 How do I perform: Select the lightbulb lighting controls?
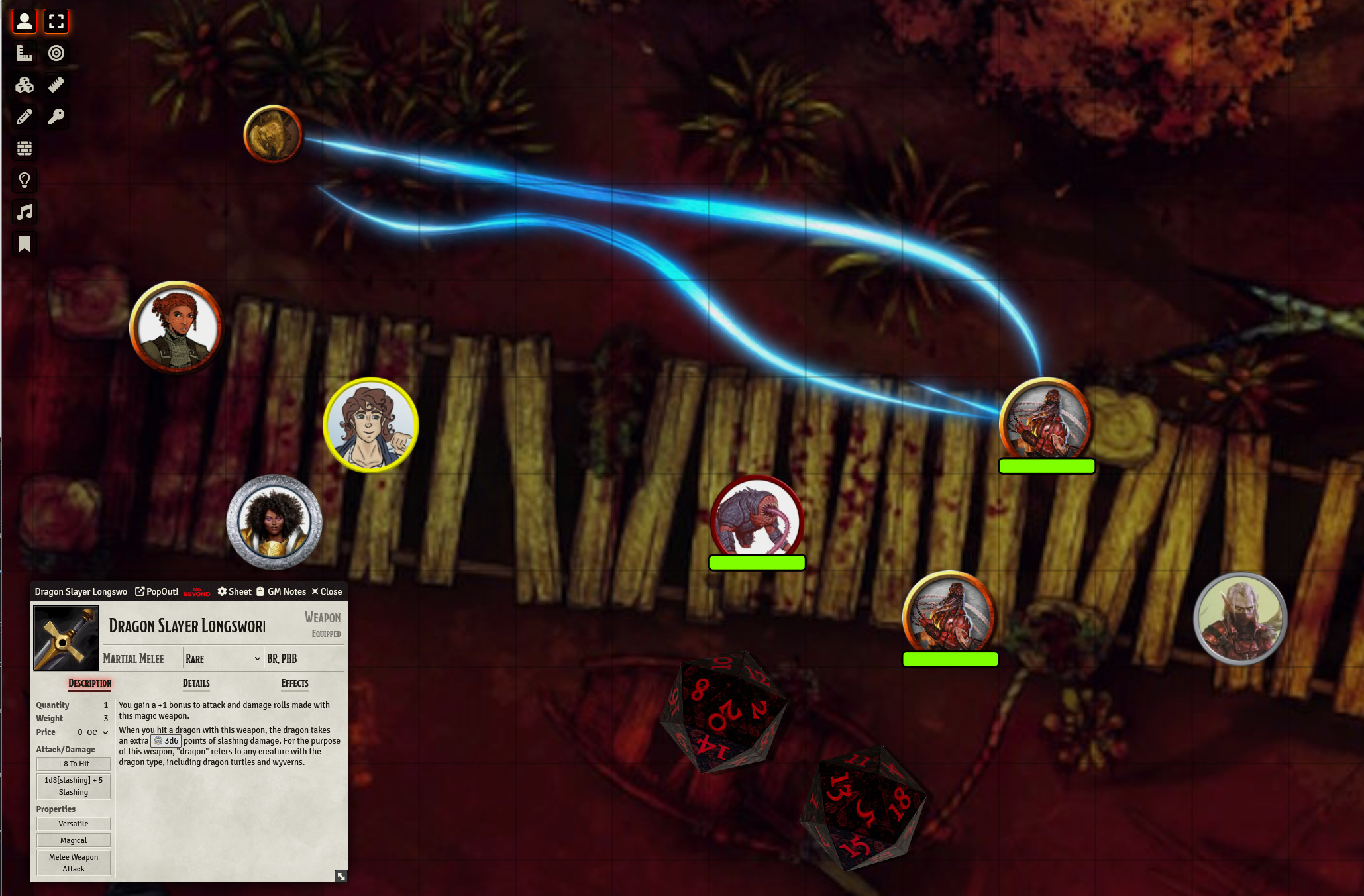pyautogui.click(x=25, y=180)
